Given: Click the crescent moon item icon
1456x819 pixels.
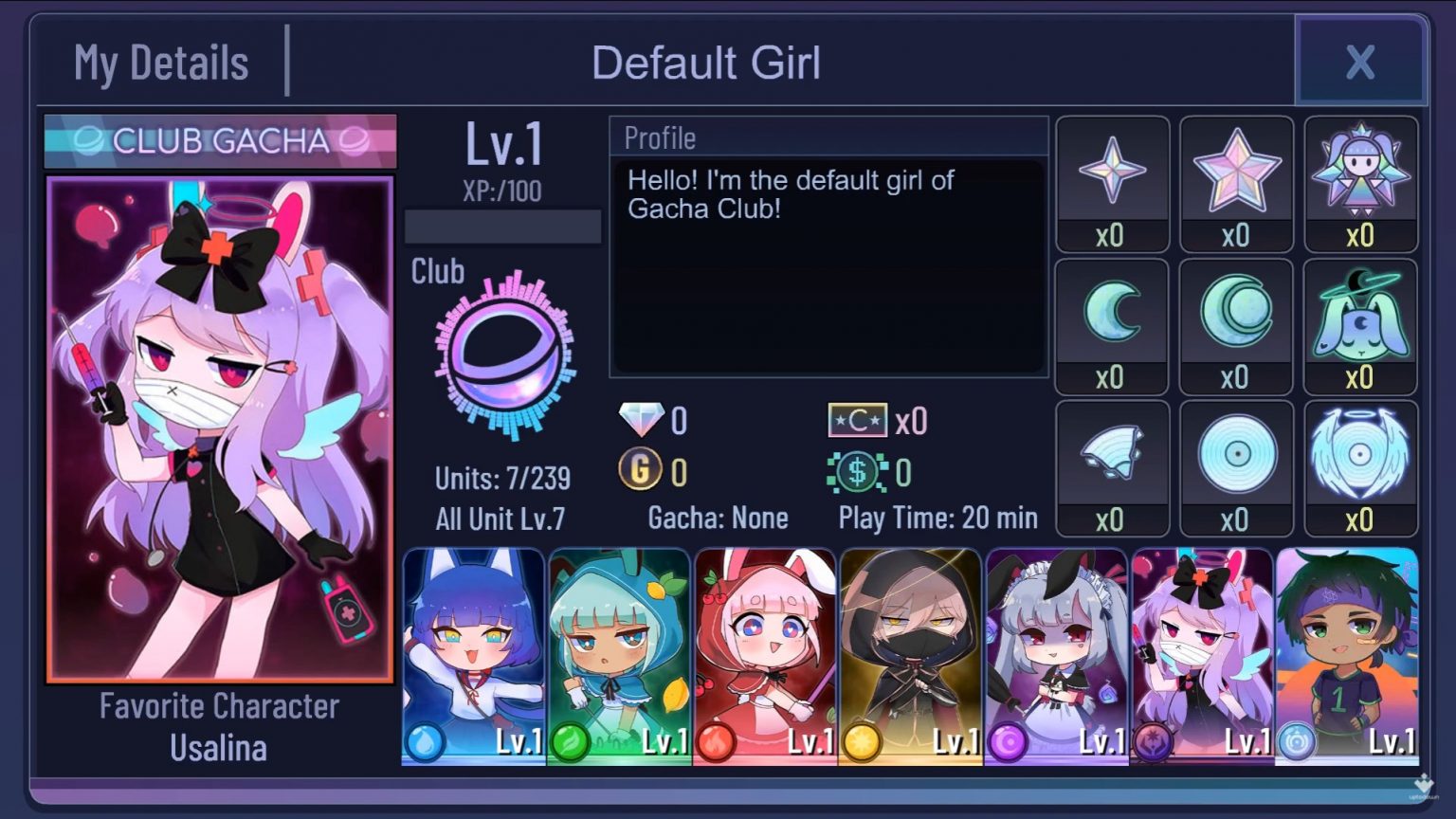Looking at the screenshot, I should 1112,313.
